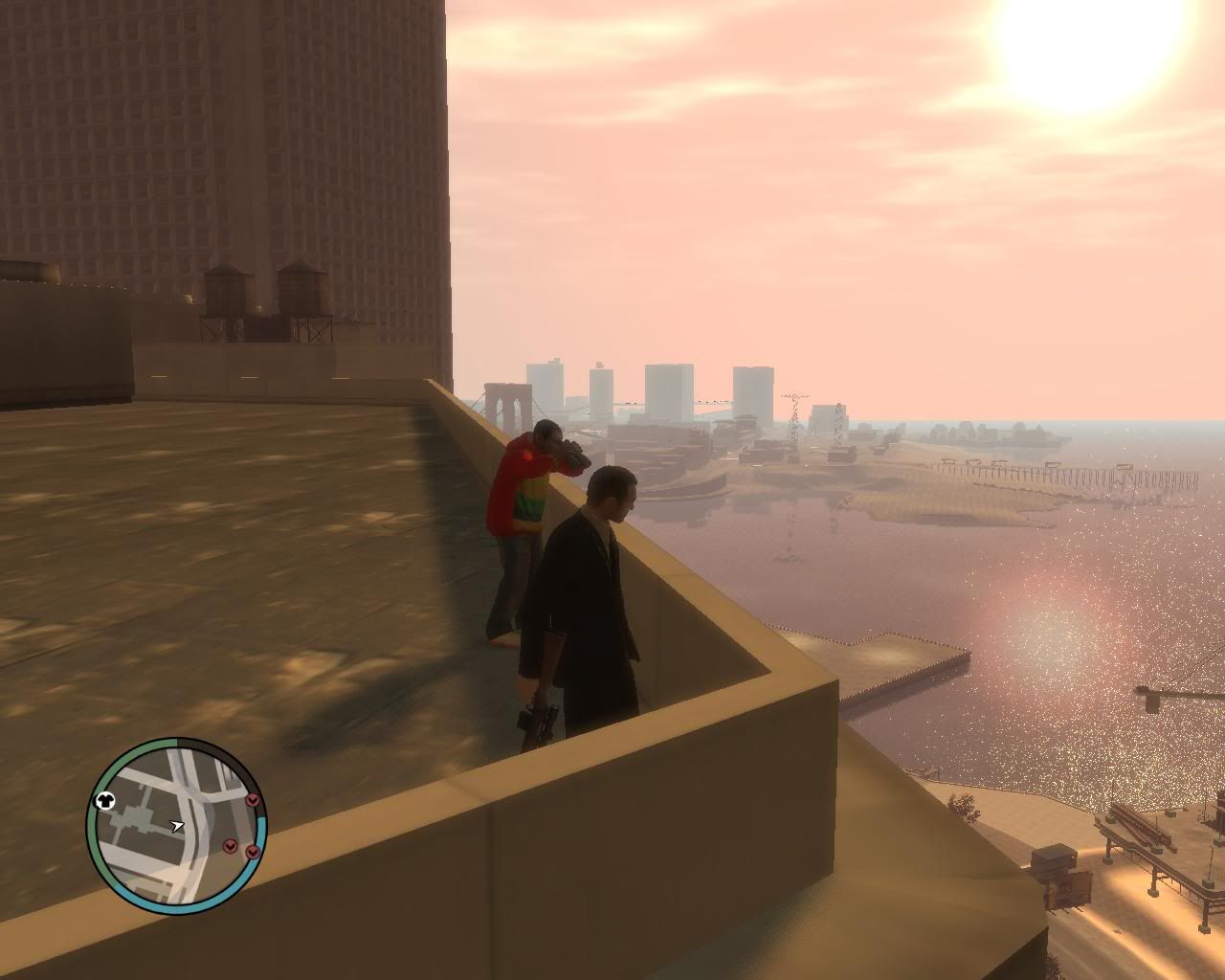Viewport: 1225px width, 980px height.
Task: Select the lower-right red enemy blip on the radar
Action: coord(253,852)
